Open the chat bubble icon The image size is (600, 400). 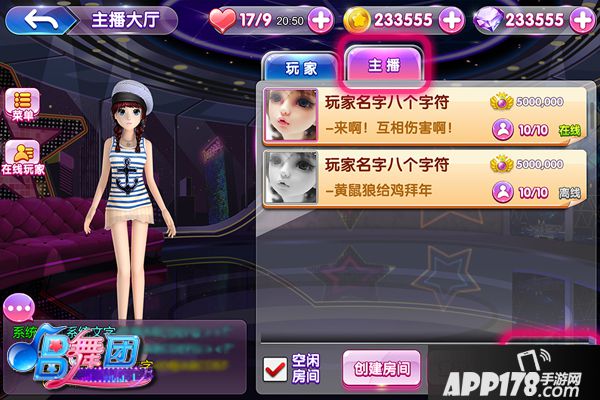20,307
